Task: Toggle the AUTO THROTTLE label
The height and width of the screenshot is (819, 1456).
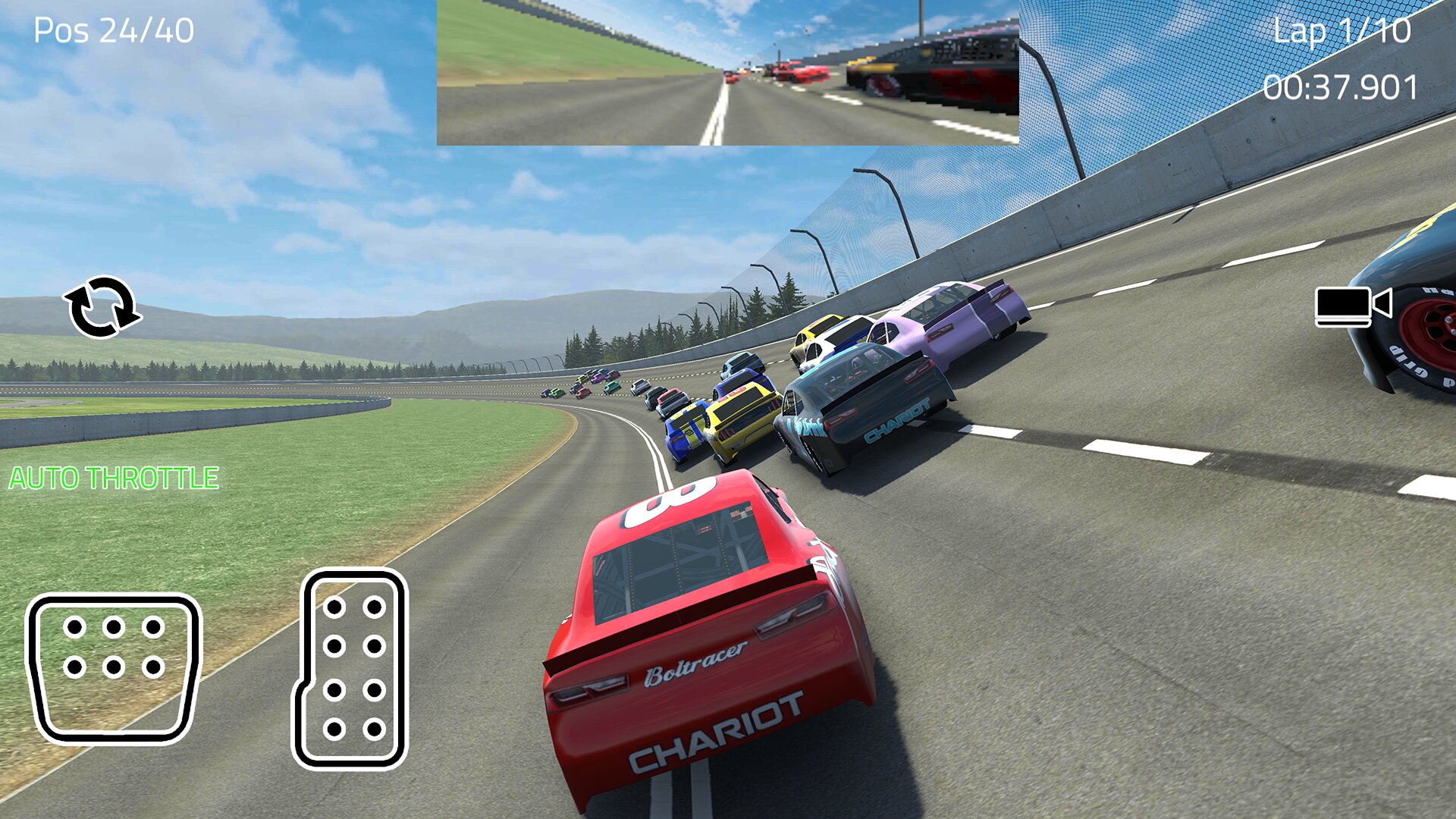Action: pos(114,479)
